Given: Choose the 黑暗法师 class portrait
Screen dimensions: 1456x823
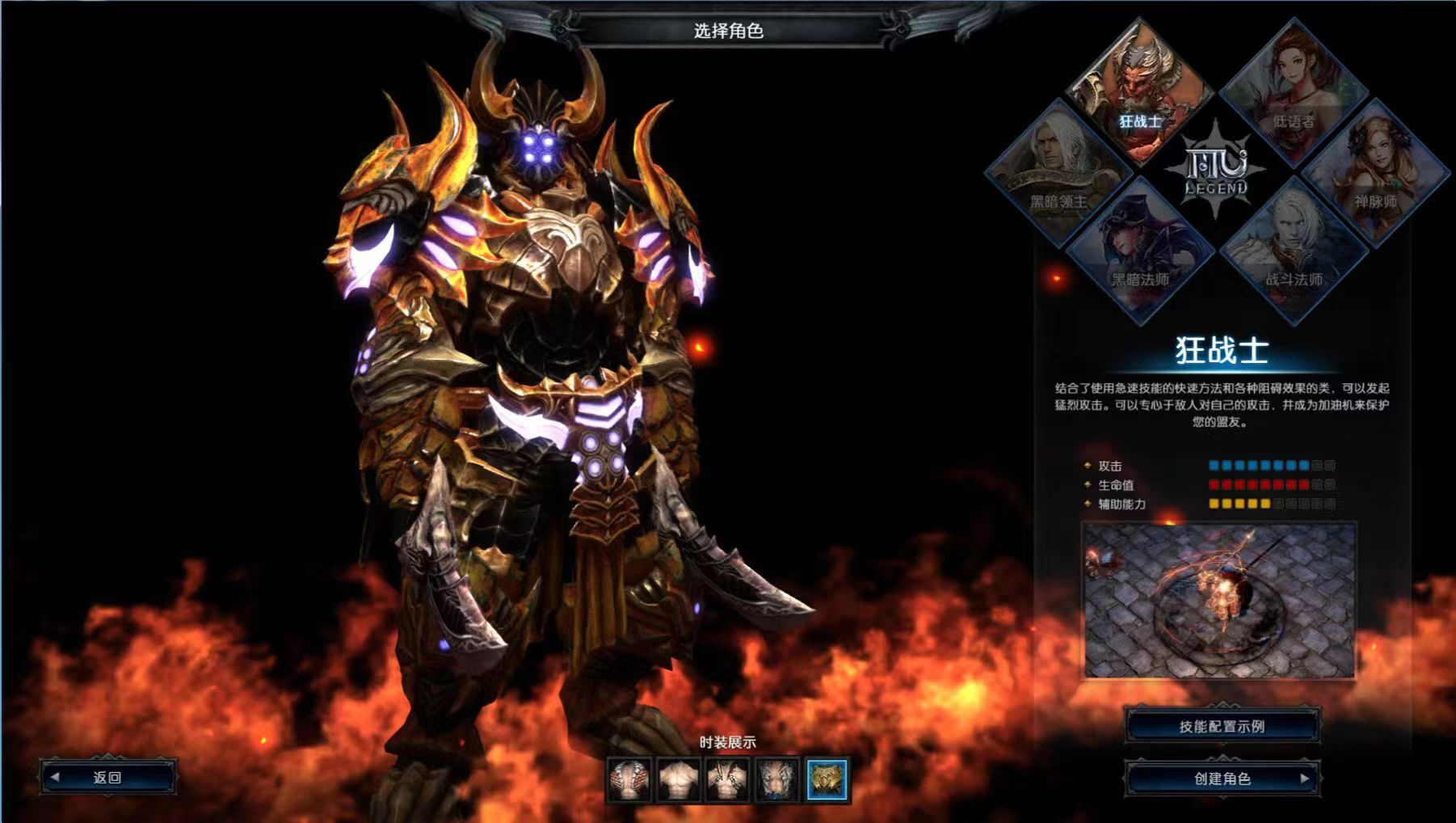Looking at the screenshot, I should 1140,251.
